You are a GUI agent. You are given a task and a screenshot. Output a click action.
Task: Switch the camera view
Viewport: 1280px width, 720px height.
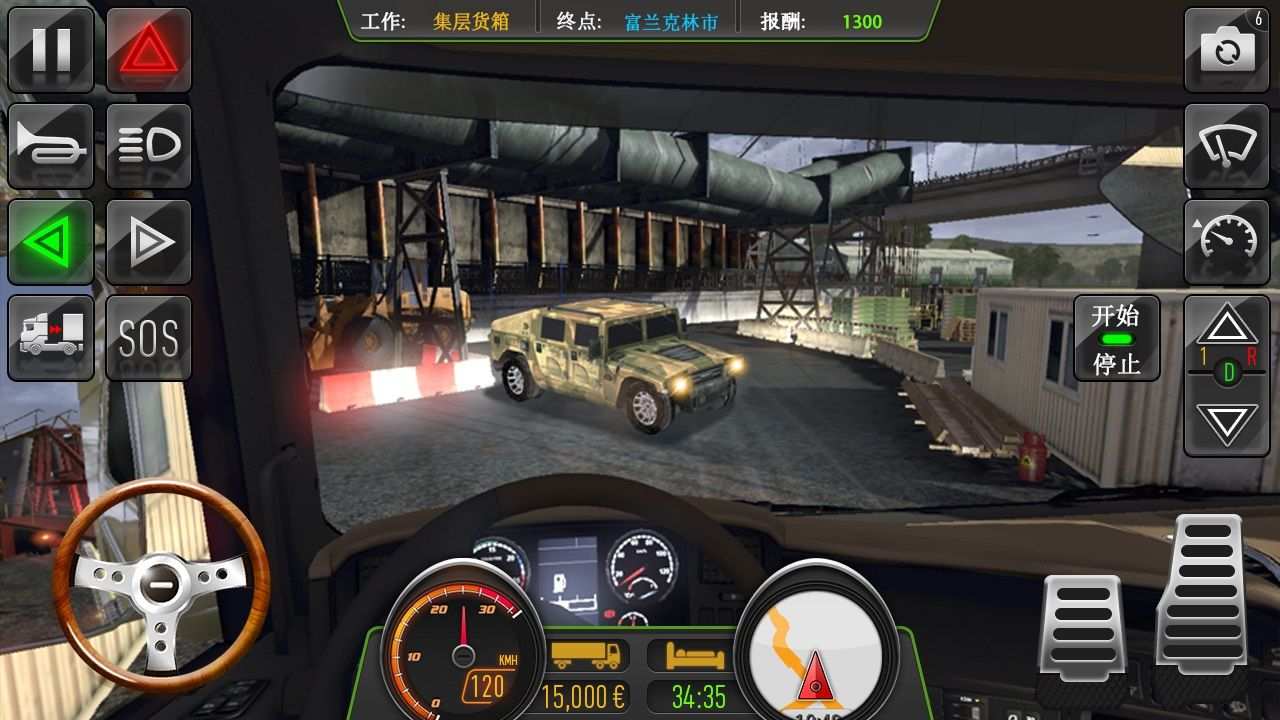[1228, 50]
